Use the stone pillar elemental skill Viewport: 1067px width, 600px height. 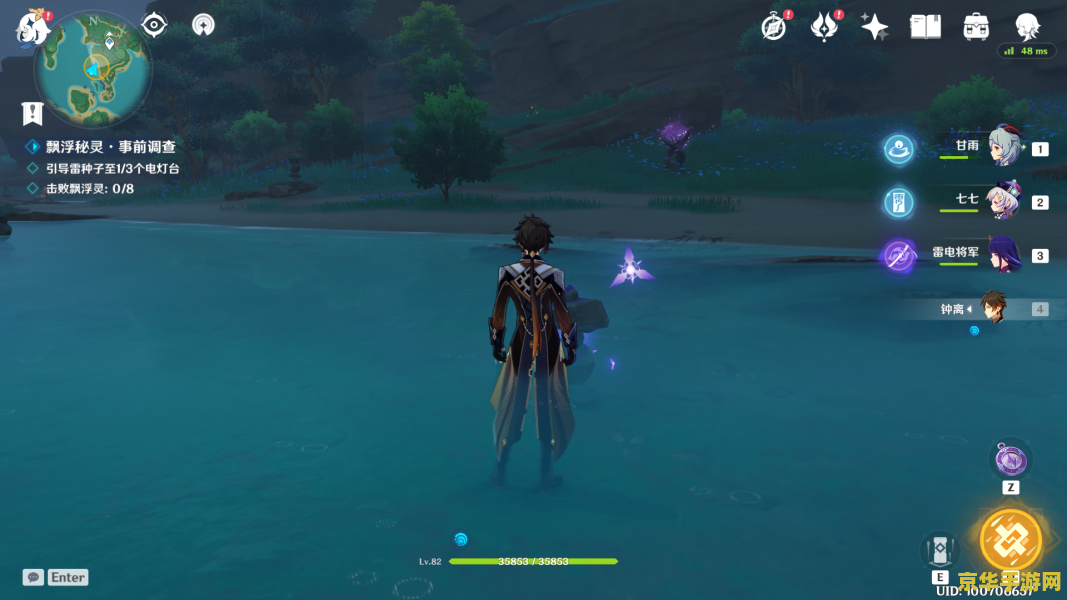[x=940, y=551]
